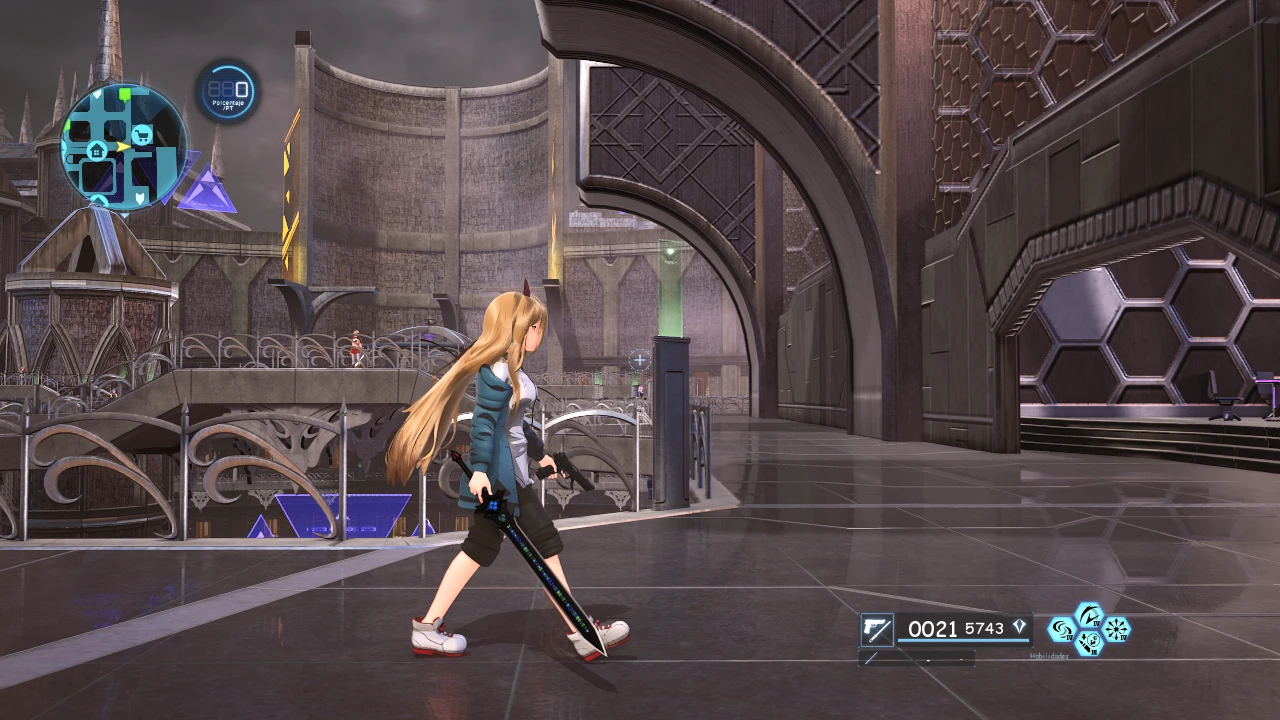This screenshot has width=1280, height=720.
Task: Open the circular city minimap
Action: point(124,146)
